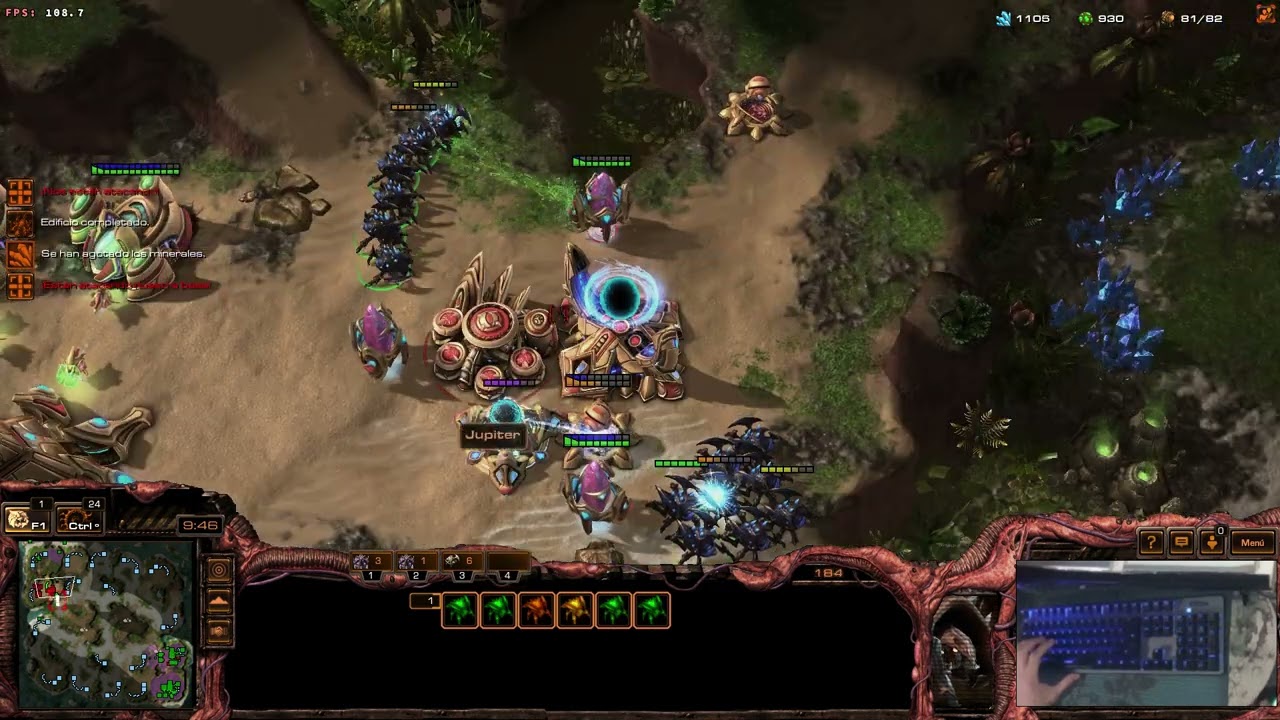
Task: Select the idle worker F1 button
Action: point(27,519)
